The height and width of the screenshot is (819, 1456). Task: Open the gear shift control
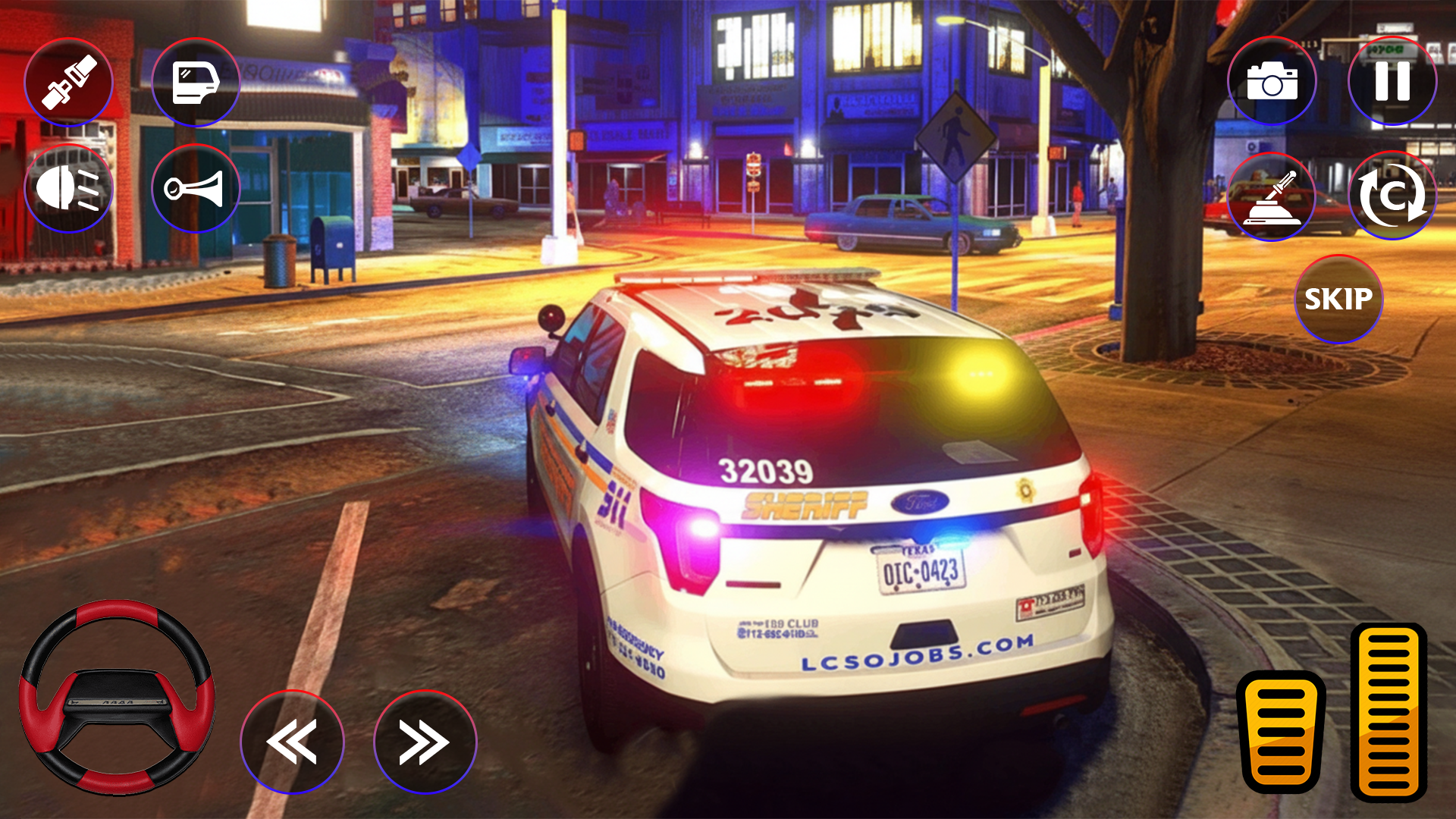tap(1272, 196)
